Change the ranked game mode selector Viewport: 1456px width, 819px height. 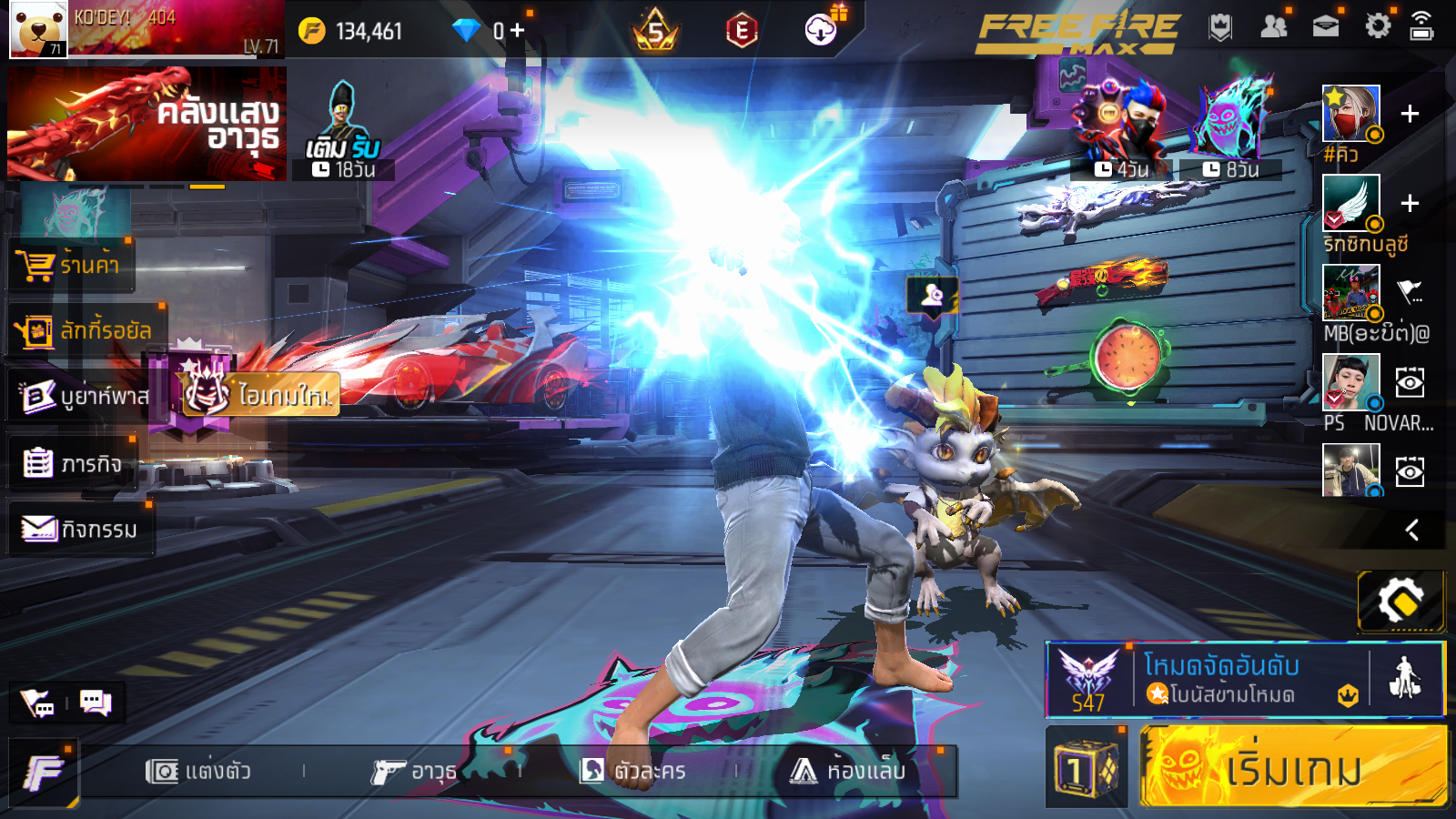click(1219, 680)
